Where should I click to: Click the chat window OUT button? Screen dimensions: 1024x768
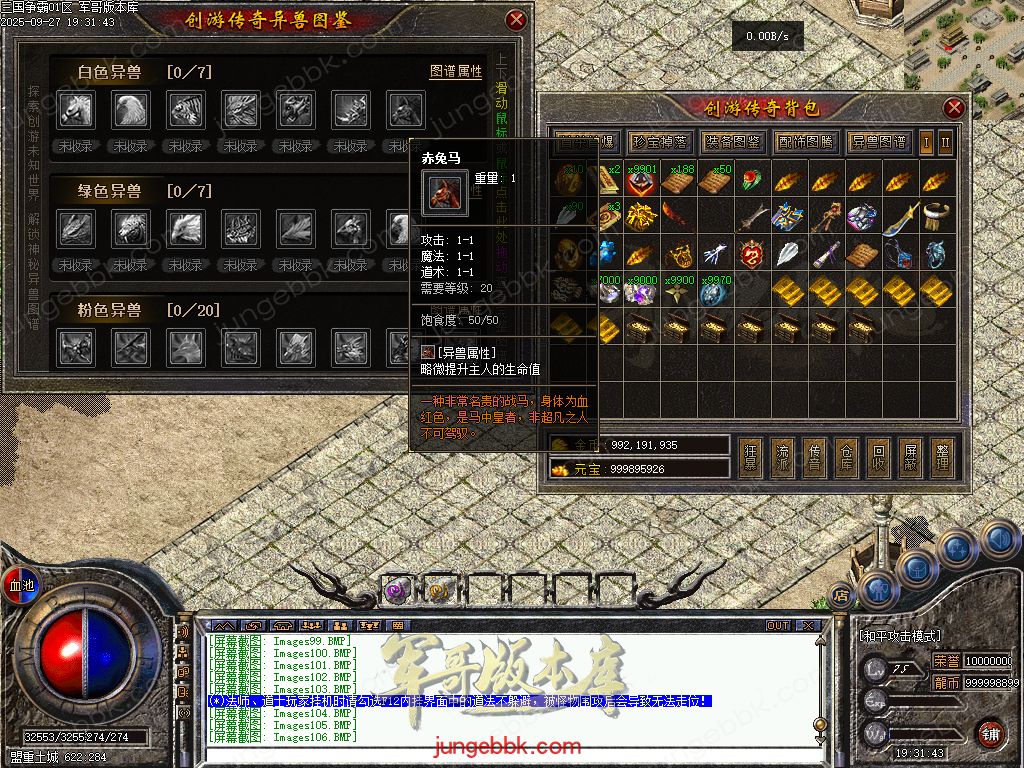point(778,625)
